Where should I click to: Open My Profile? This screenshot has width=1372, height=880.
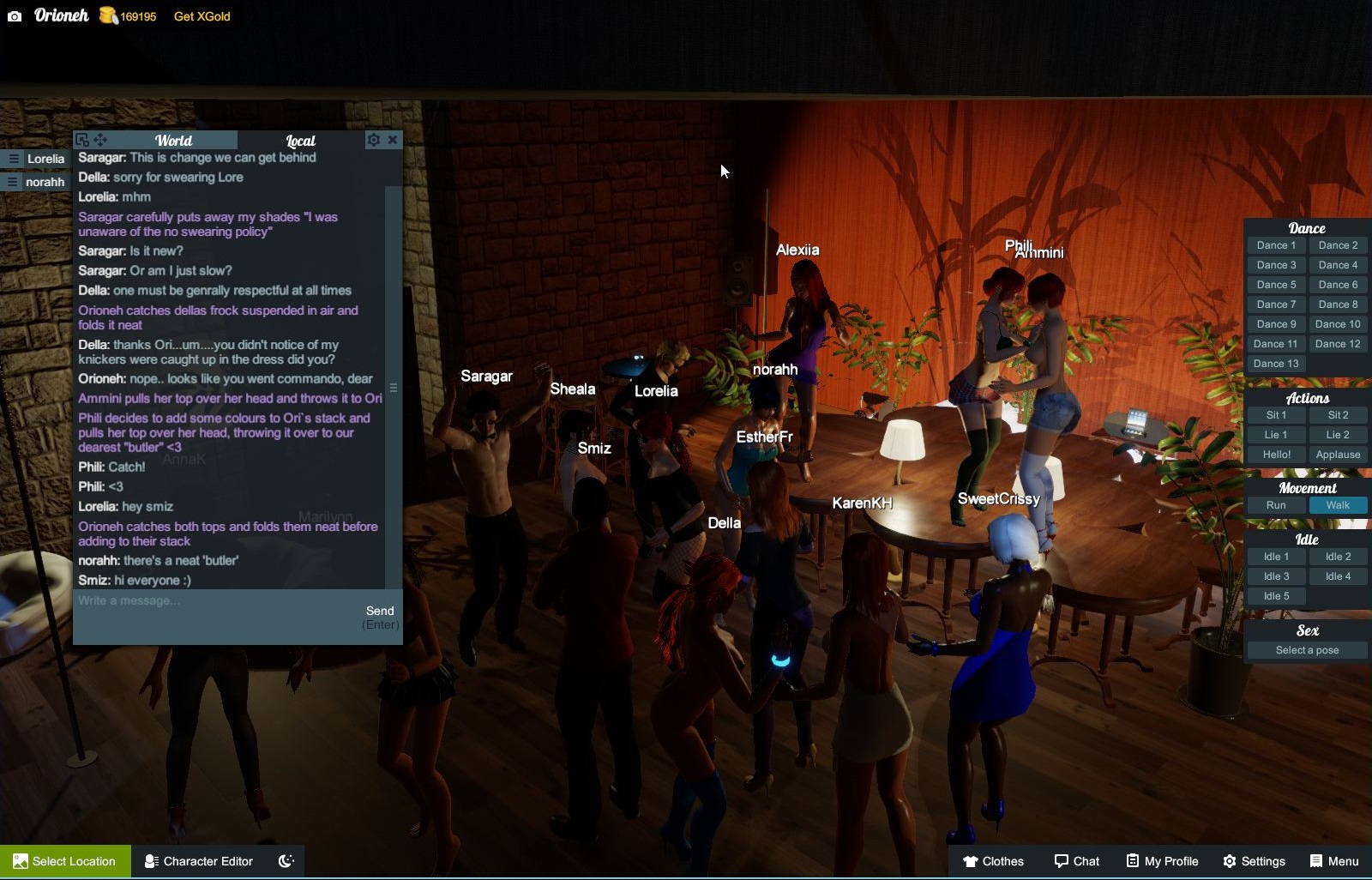pyautogui.click(x=1162, y=861)
